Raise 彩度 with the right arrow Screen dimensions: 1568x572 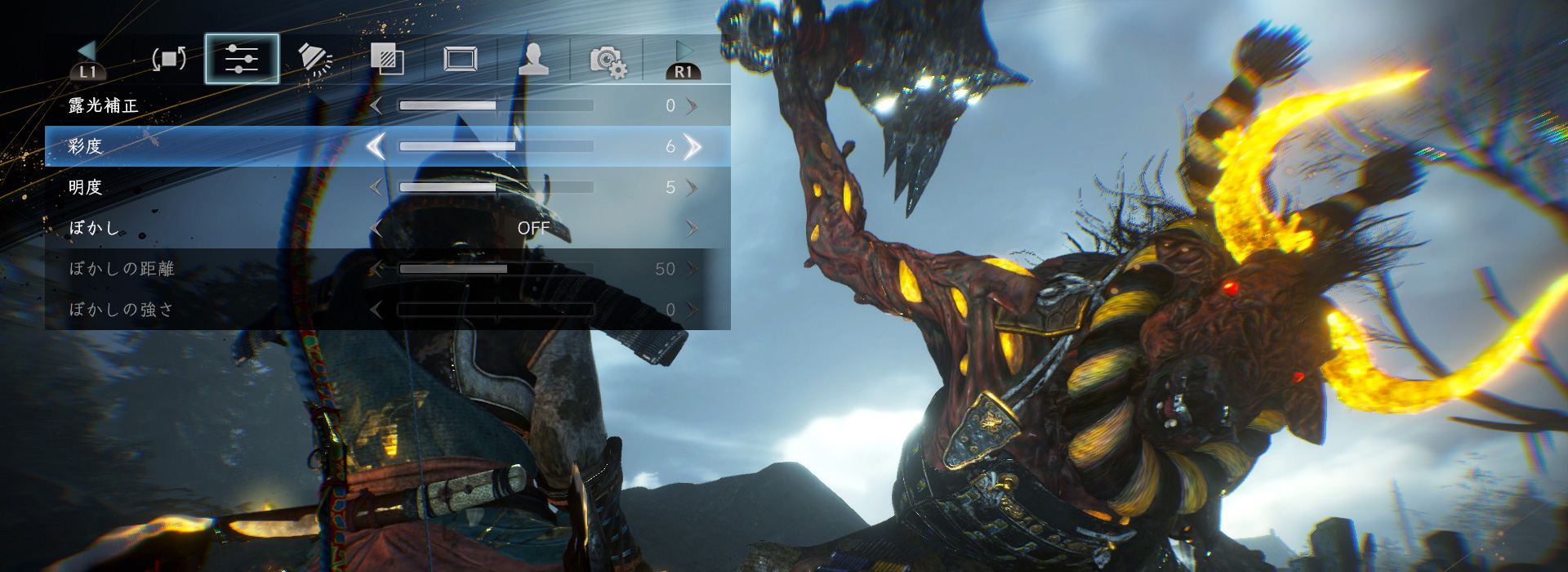[693, 146]
